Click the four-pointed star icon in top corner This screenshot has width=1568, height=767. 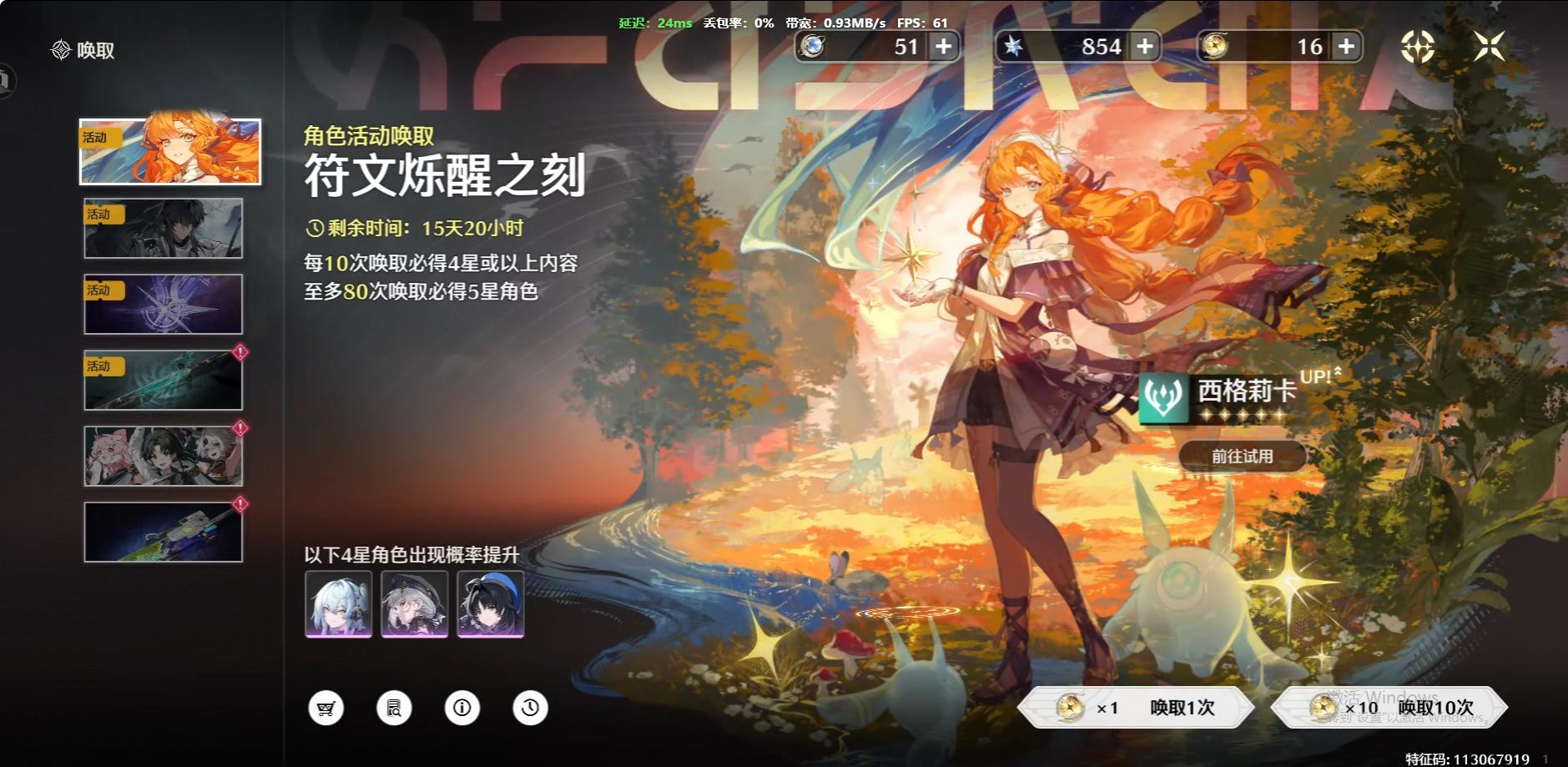(1490, 46)
